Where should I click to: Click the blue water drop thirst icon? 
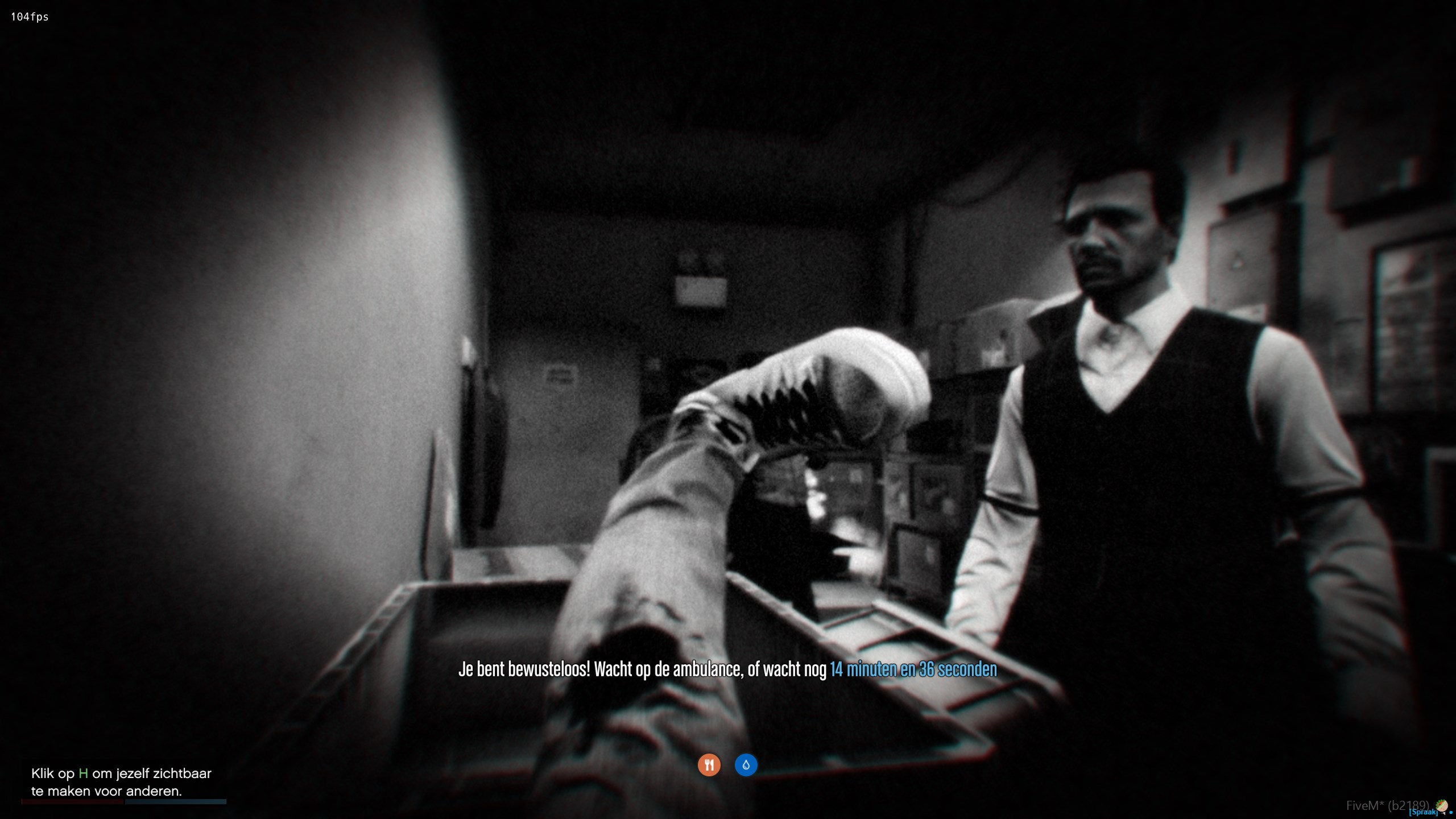(x=746, y=765)
